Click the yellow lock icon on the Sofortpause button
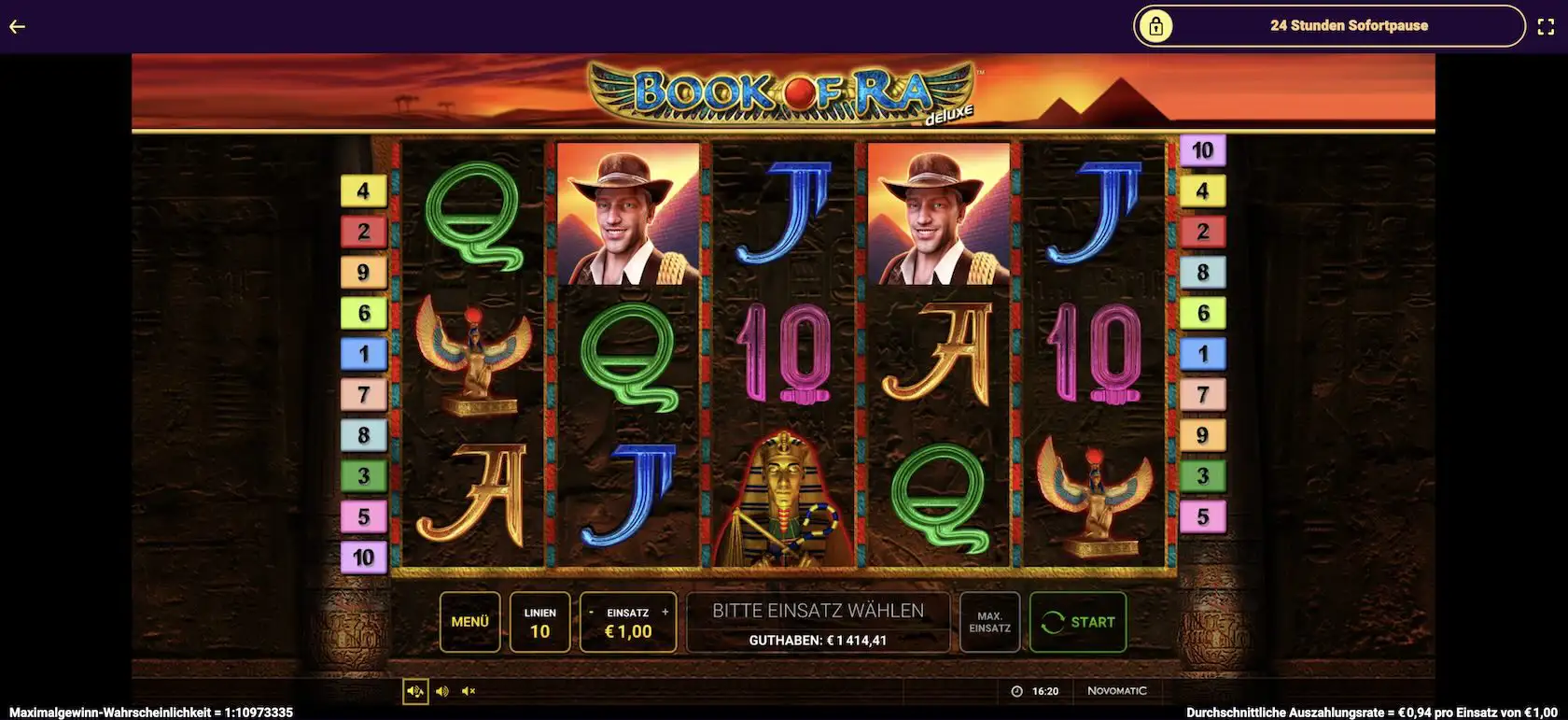This screenshot has width=1568, height=720. click(1157, 26)
